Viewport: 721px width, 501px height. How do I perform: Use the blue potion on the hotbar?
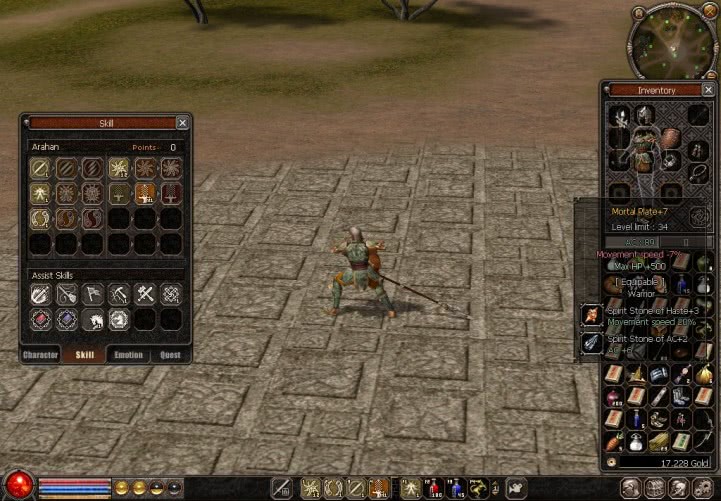[x=458, y=487]
